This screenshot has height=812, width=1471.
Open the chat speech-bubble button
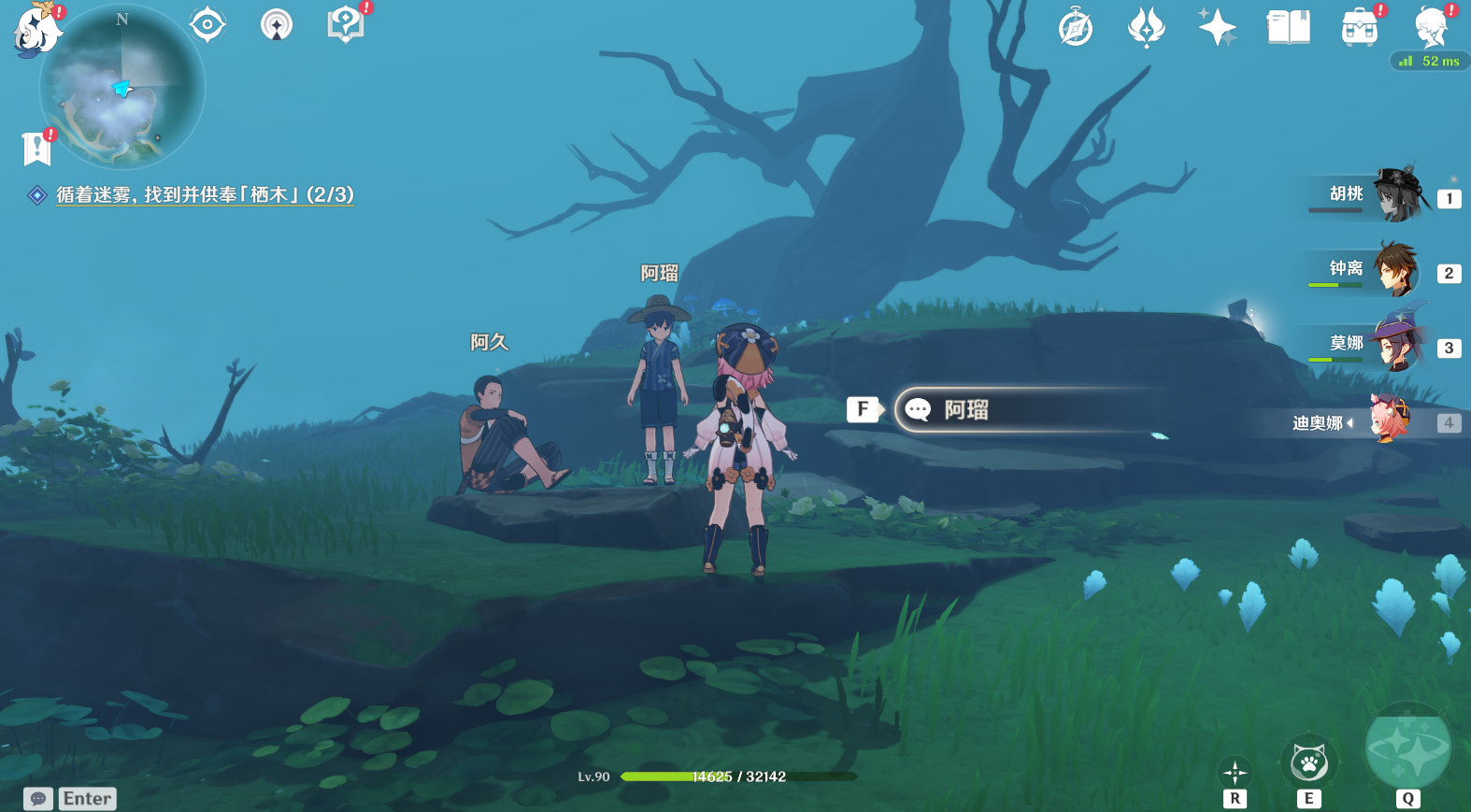point(38,799)
